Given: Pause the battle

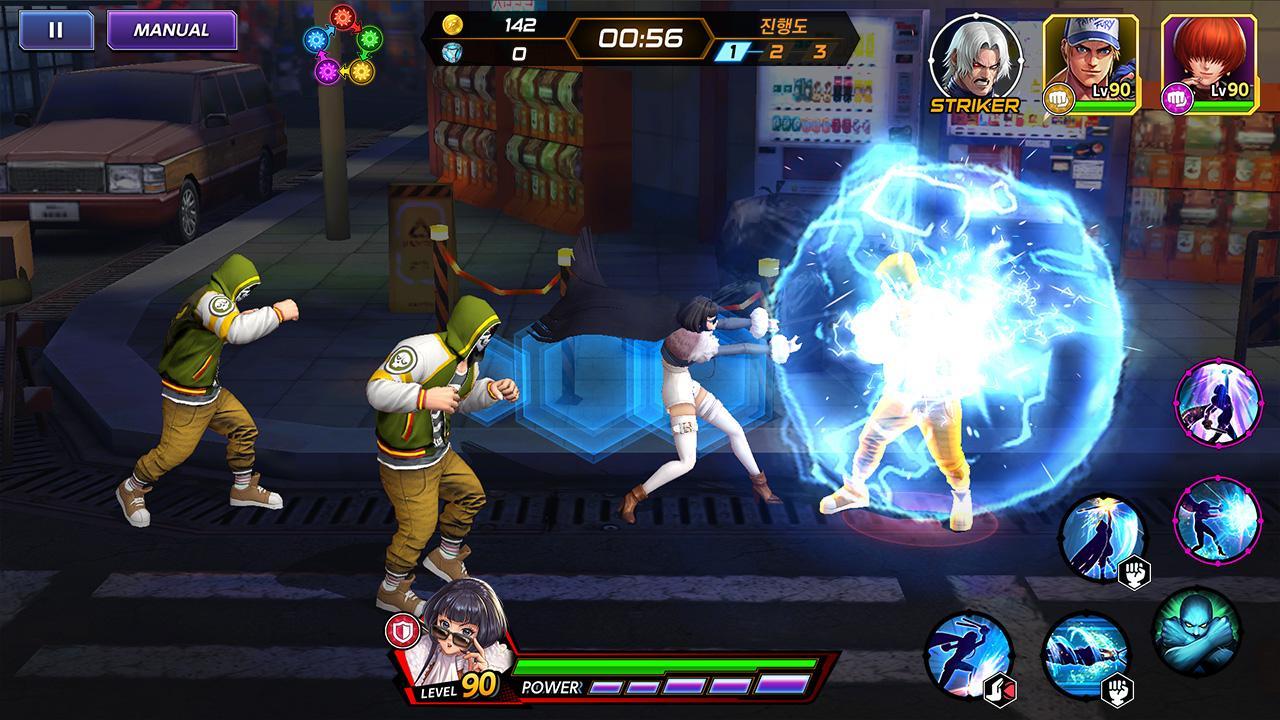Looking at the screenshot, I should click(55, 30).
